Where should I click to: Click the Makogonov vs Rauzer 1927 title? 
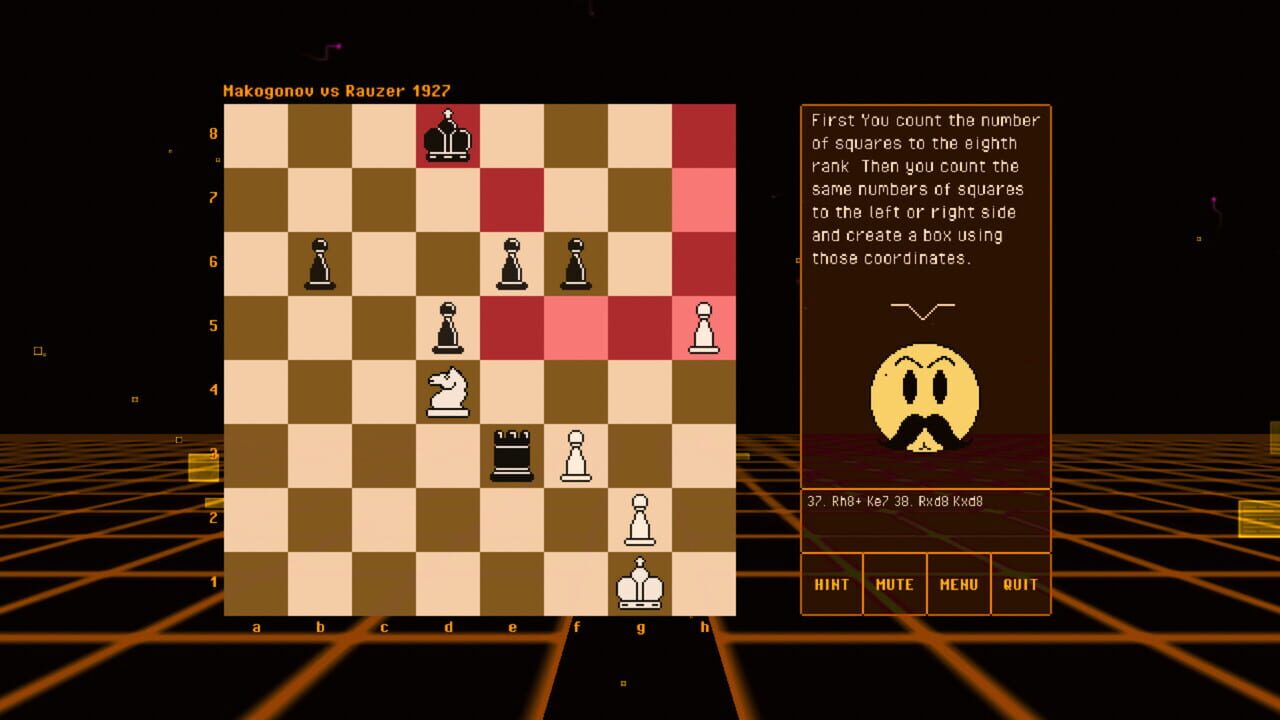[x=337, y=90]
